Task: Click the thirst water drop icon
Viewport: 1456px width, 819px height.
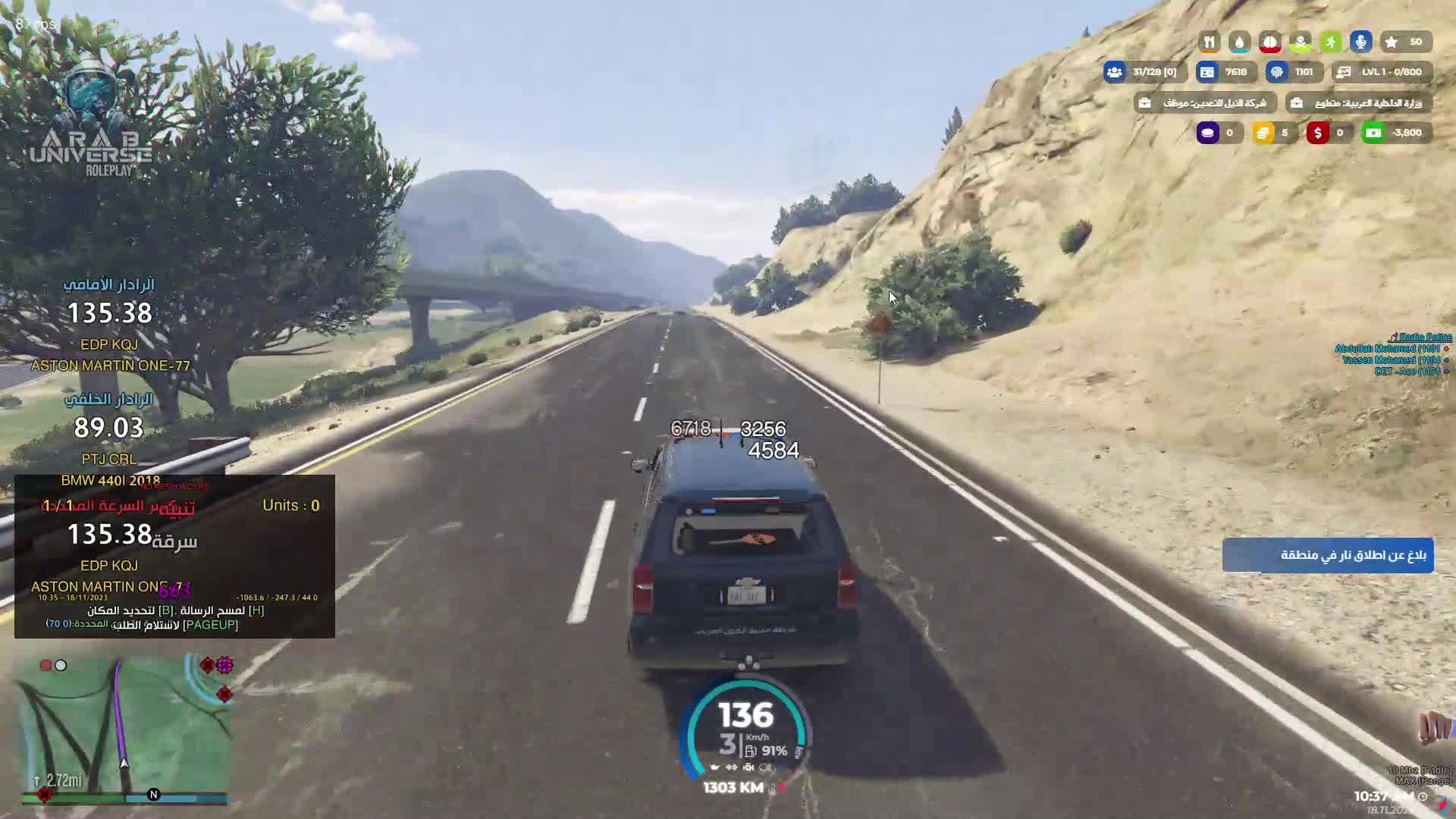Action: 1239,42
